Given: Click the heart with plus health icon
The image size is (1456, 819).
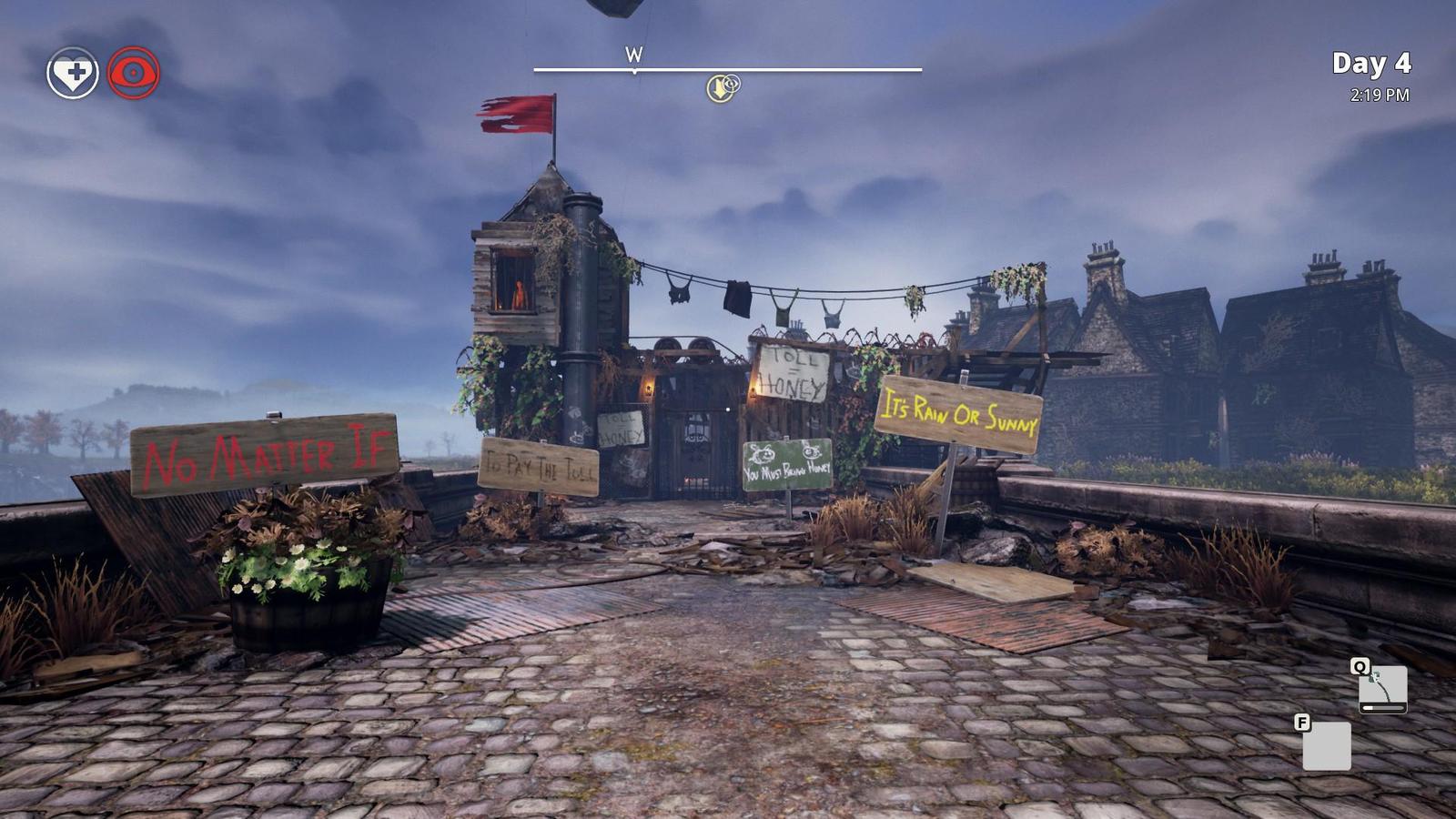Looking at the screenshot, I should point(73,73).
